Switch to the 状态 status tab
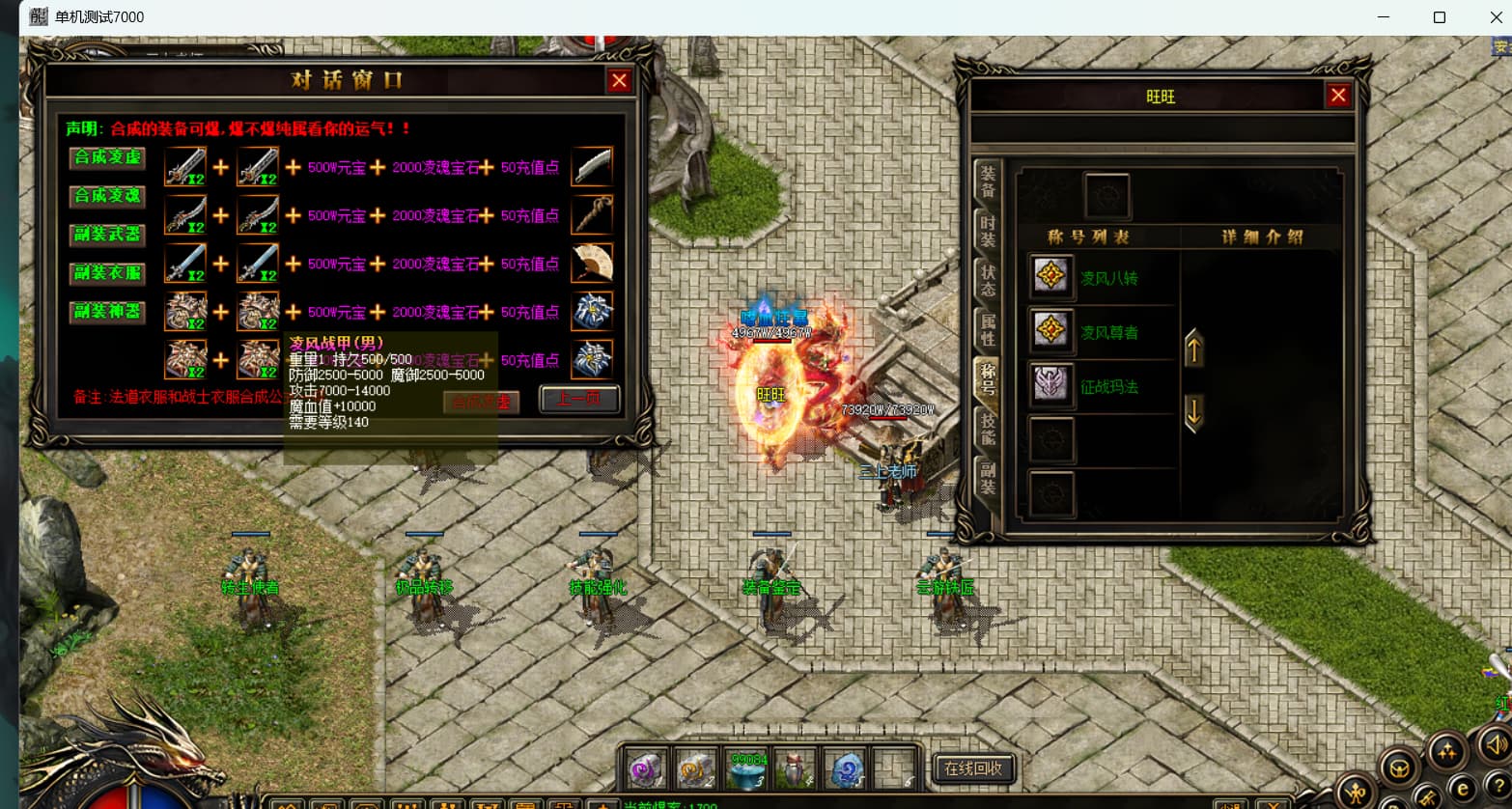1512x809 pixels. click(x=988, y=281)
